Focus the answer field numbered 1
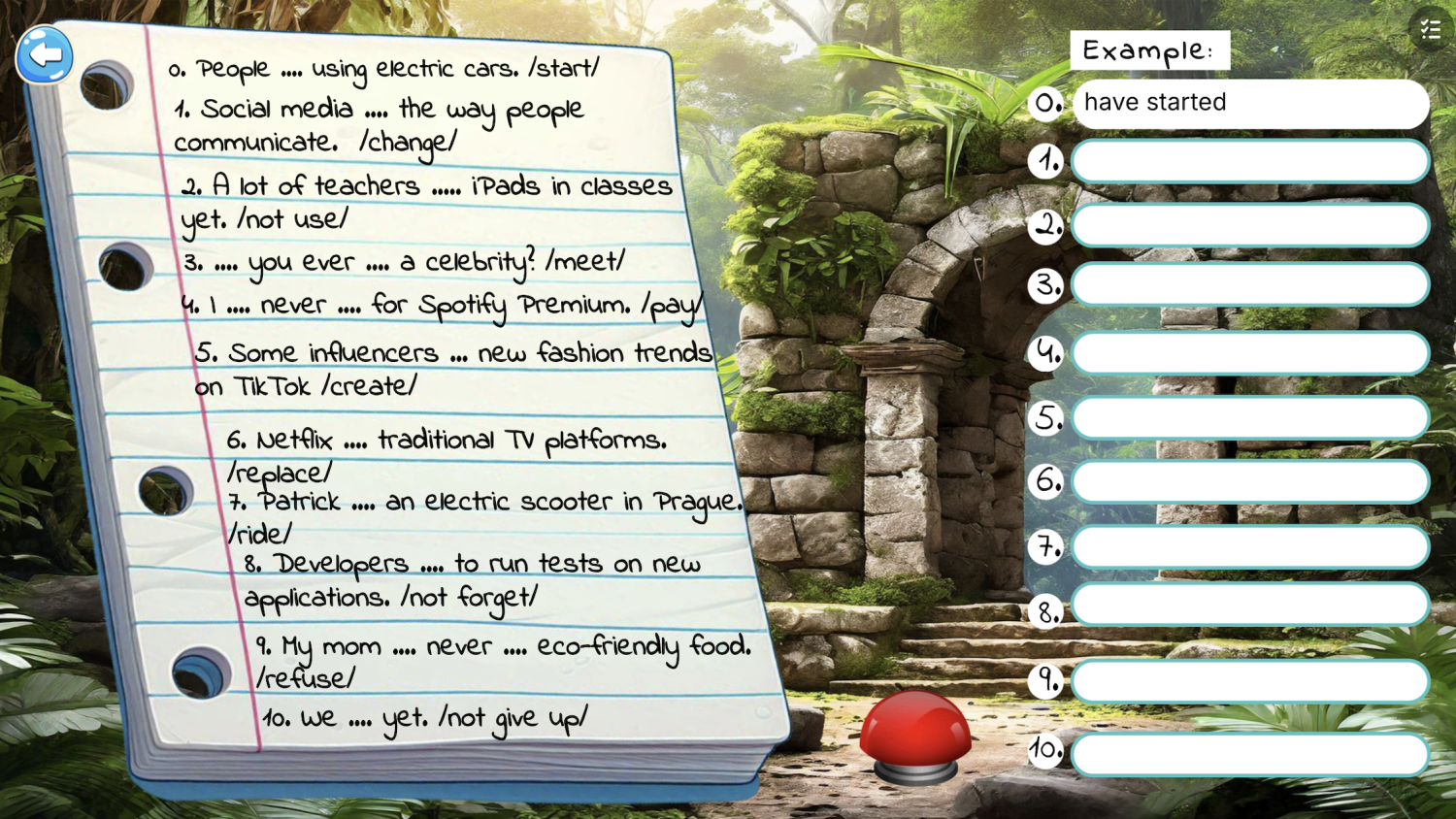Viewport: 1456px width, 819px height. [x=1250, y=161]
